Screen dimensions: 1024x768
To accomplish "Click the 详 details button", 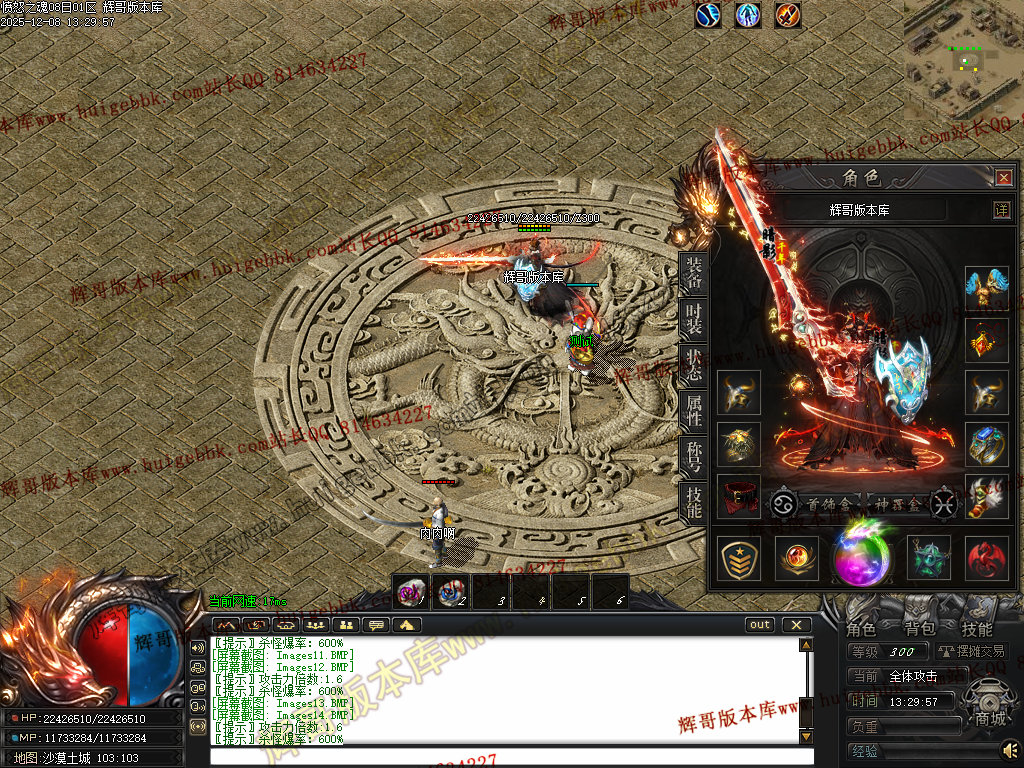I will tap(1001, 210).
